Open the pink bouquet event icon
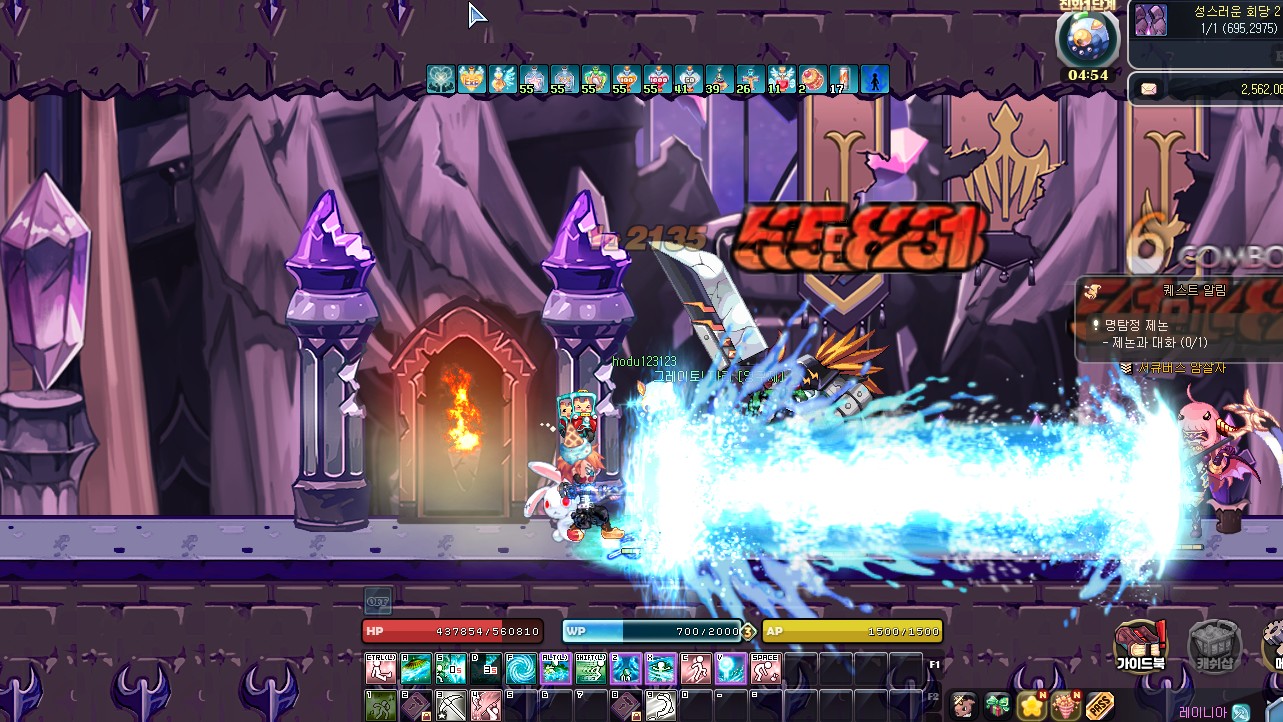 (1065, 706)
